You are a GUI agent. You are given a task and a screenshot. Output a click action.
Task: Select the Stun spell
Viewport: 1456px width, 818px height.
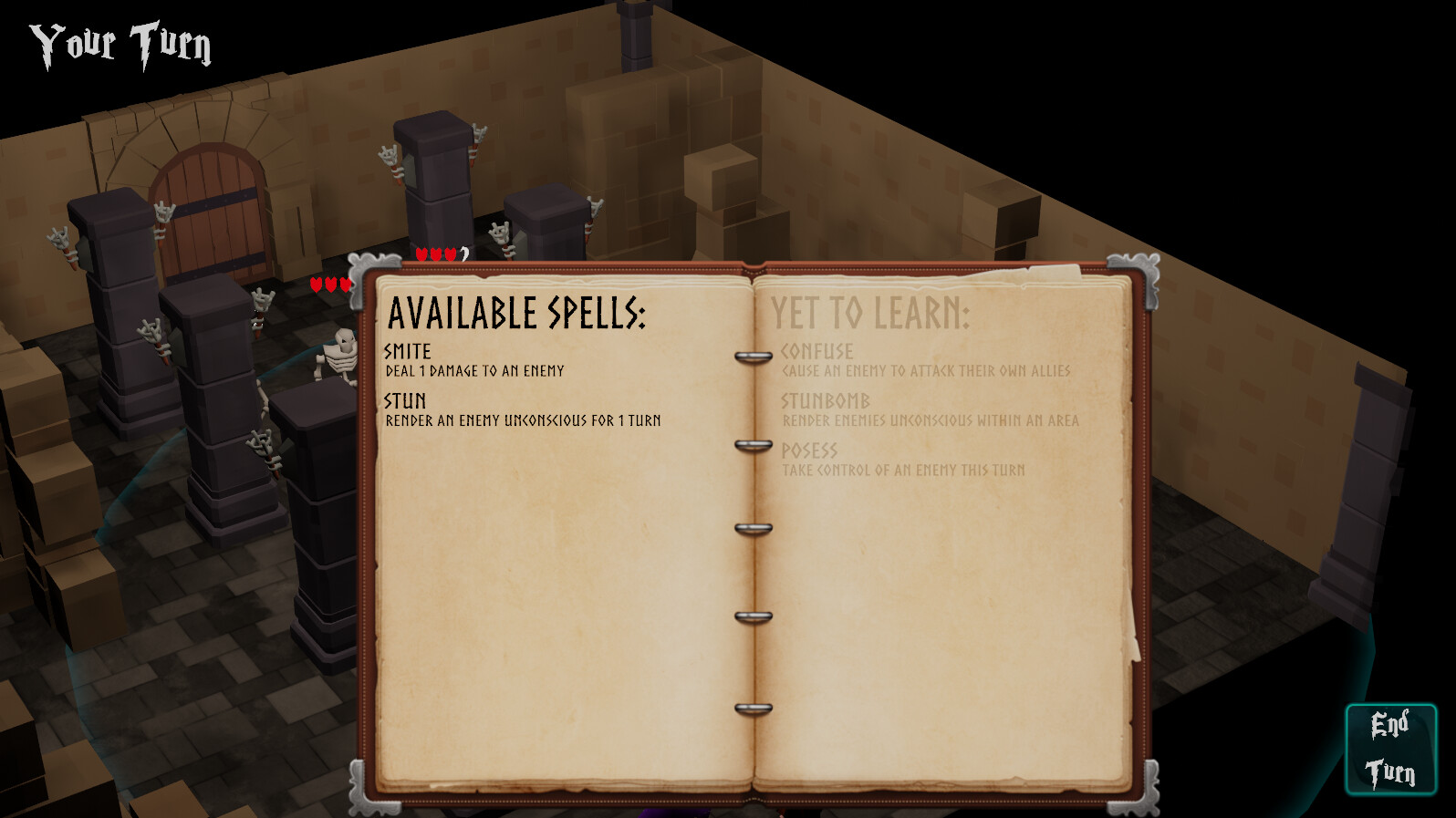[x=405, y=401]
